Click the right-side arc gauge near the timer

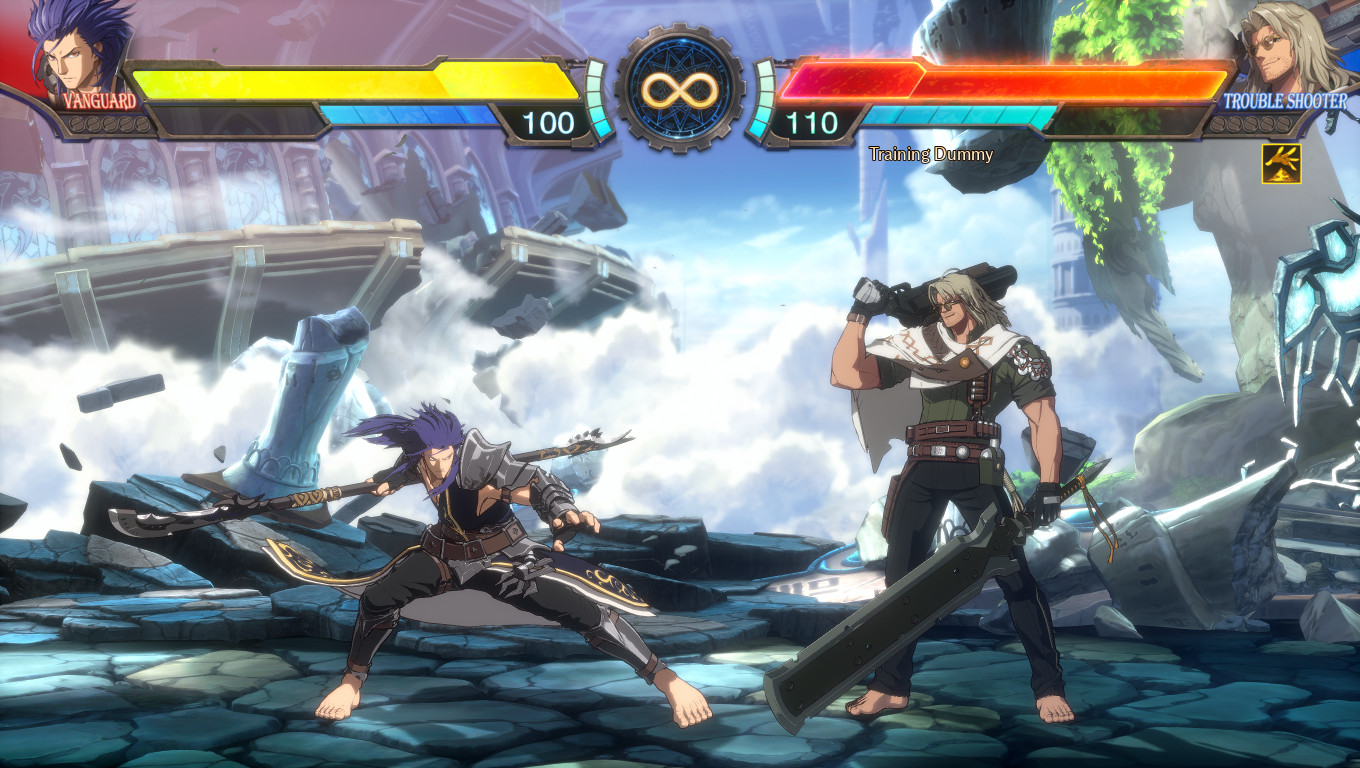763,100
